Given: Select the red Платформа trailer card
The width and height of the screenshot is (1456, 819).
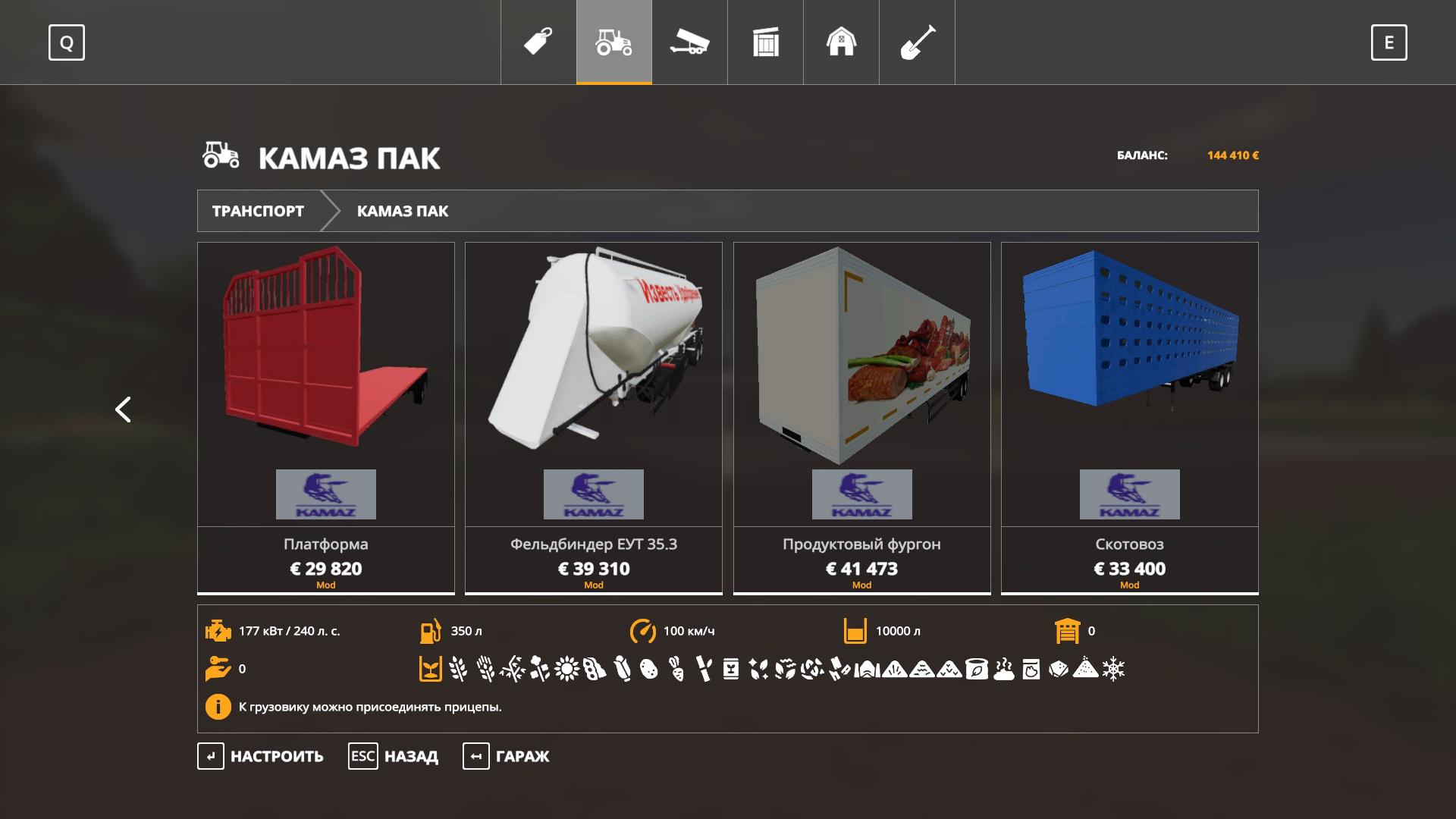Looking at the screenshot, I should point(326,417).
